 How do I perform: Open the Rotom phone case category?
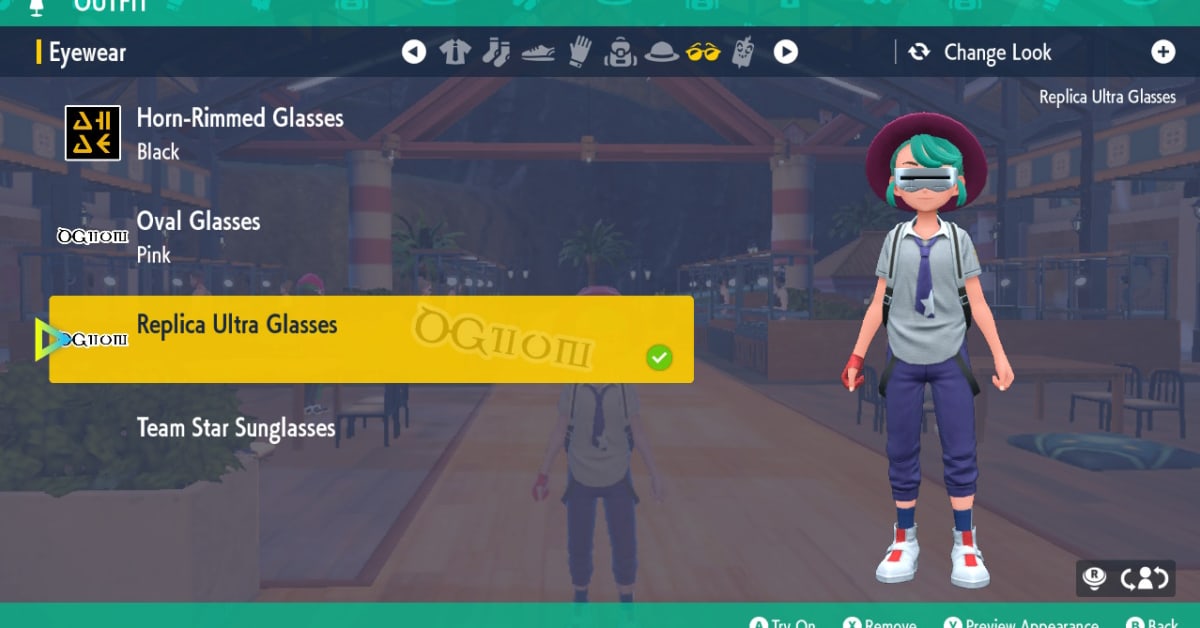(x=743, y=52)
